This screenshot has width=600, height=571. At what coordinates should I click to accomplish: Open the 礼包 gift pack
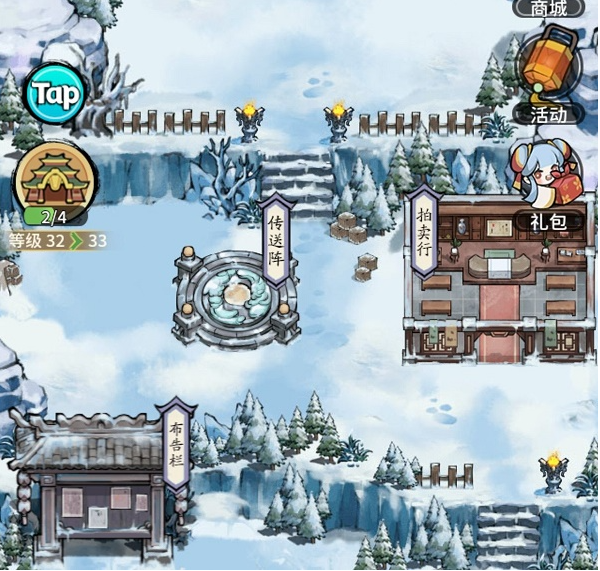click(x=546, y=180)
